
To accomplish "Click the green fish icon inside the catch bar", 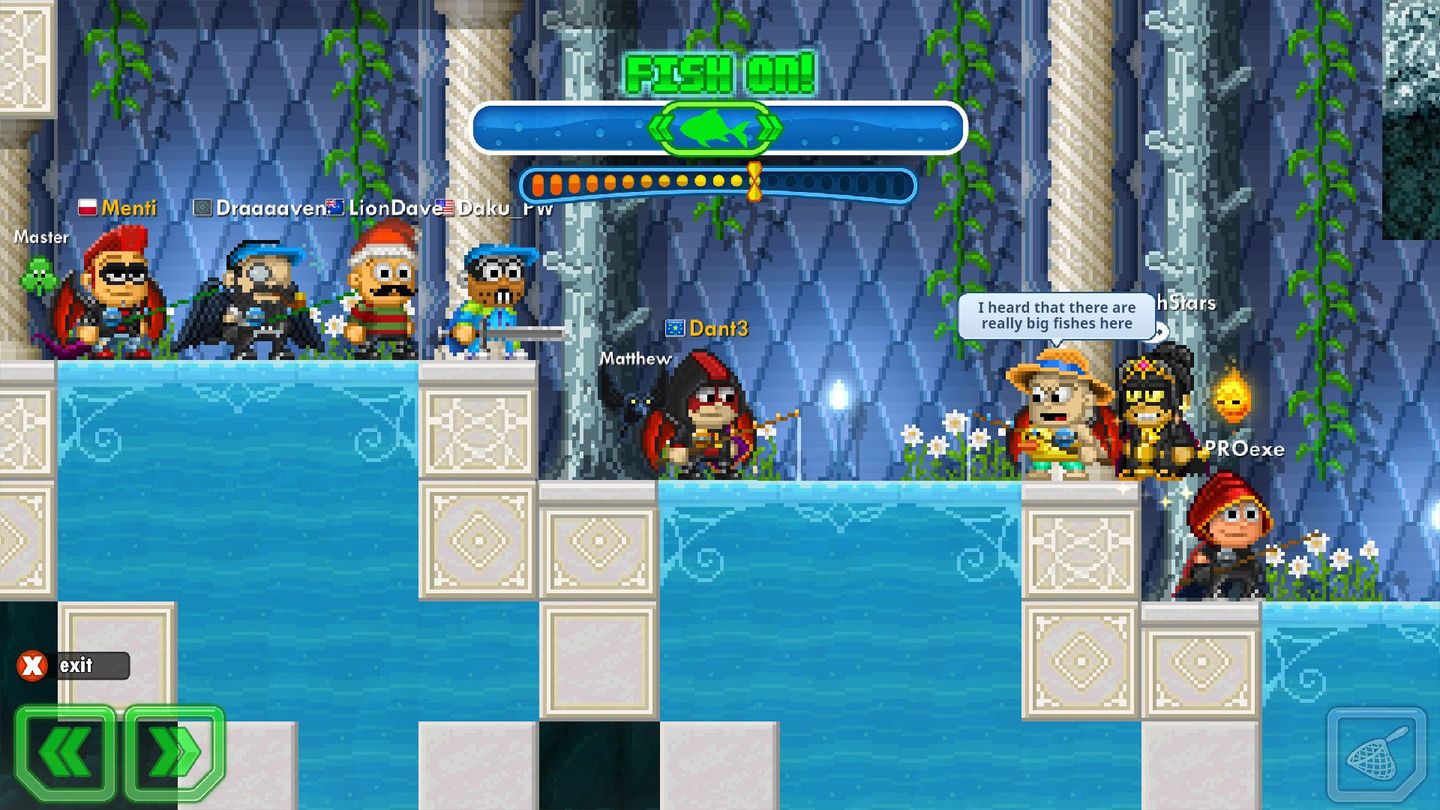I will [x=715, y=127].
